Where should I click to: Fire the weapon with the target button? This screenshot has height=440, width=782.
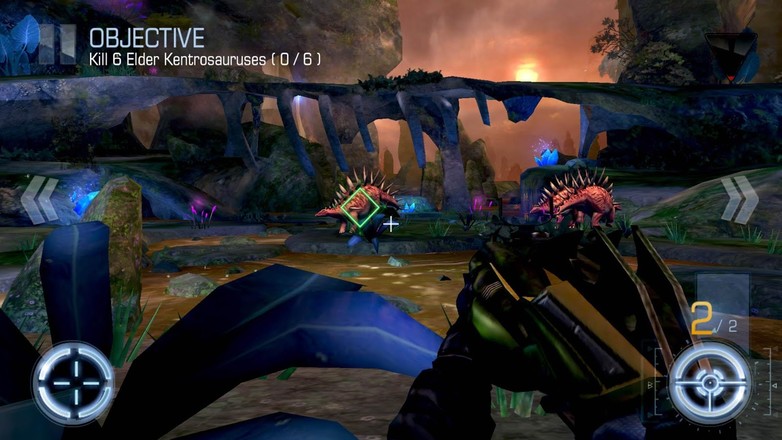click(x=709, y=383)
